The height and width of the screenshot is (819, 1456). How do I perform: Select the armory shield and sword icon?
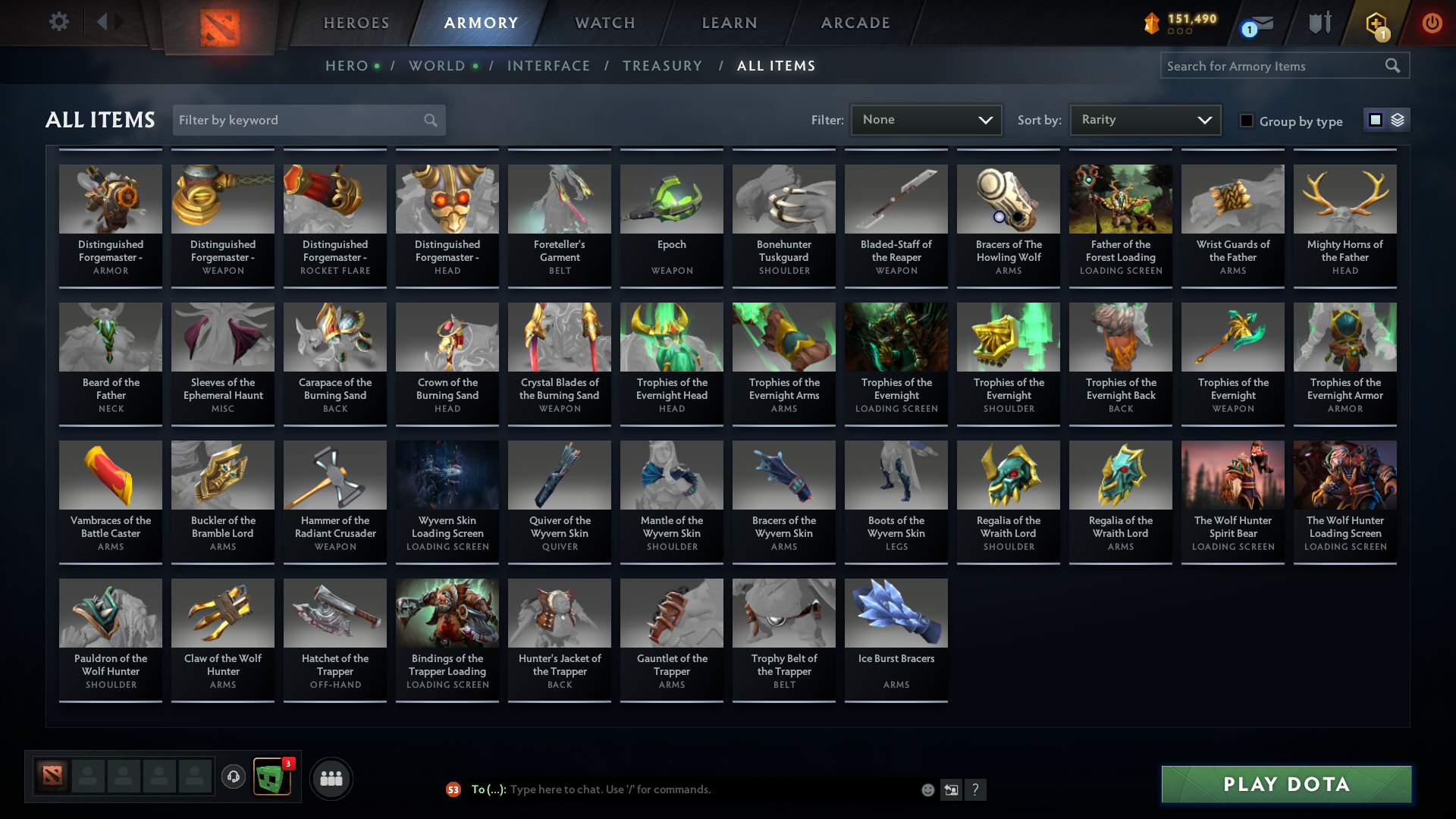point(1319,23)
